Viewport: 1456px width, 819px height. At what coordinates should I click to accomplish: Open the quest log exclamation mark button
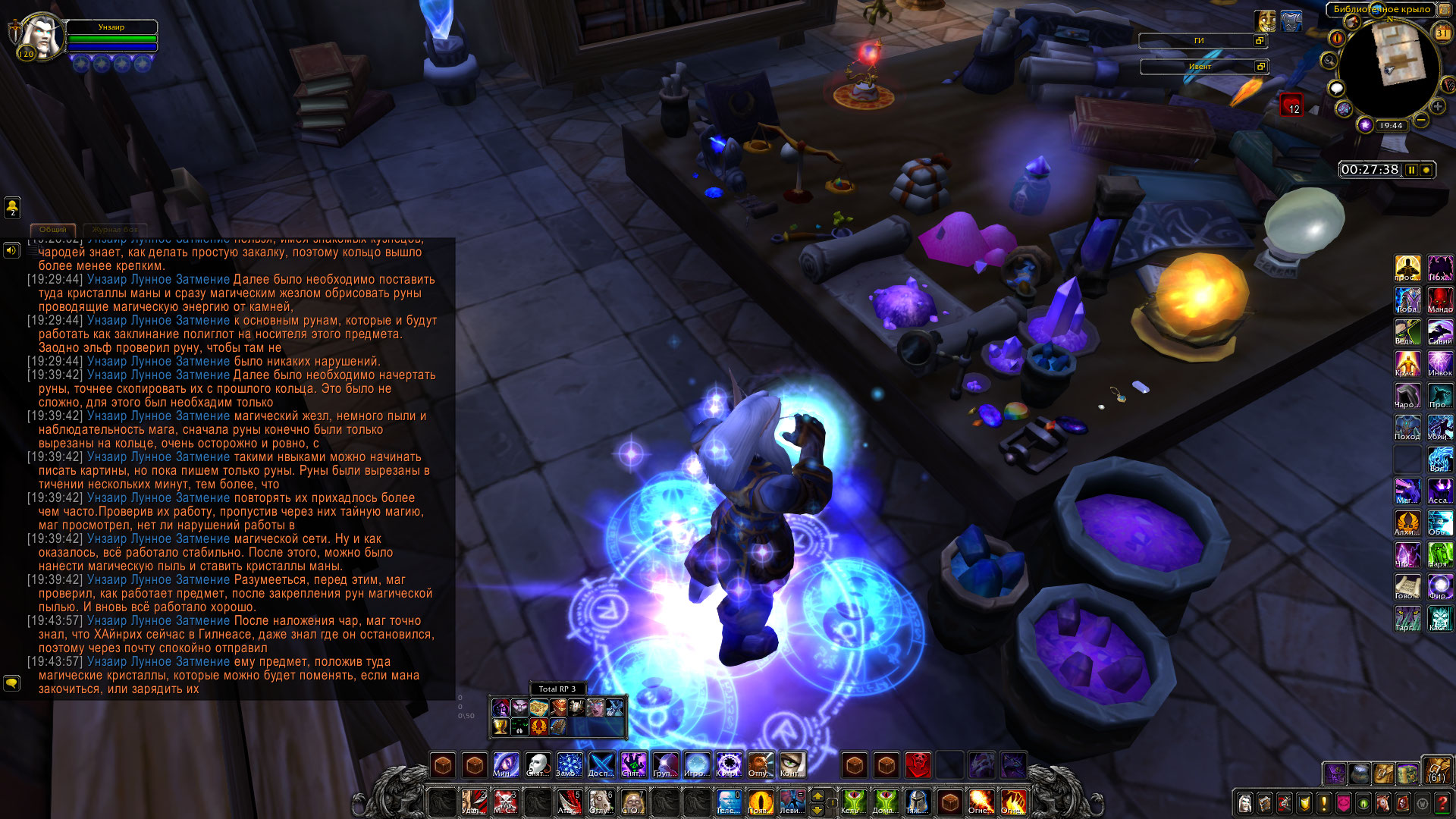(1324, 802)
